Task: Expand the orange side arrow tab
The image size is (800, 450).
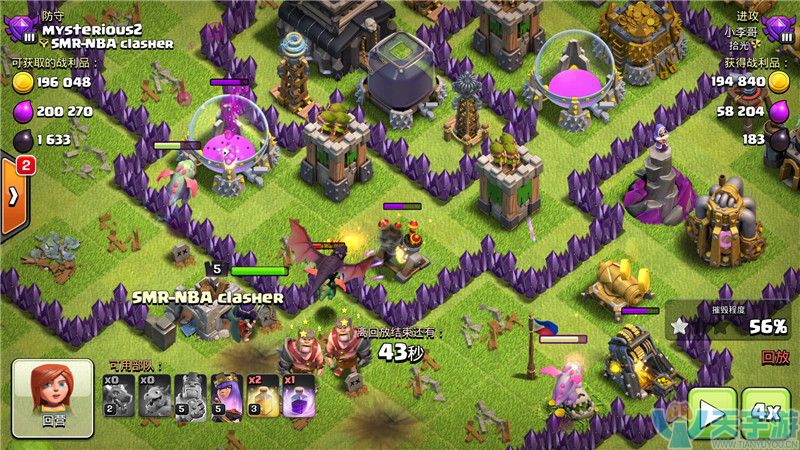Action: [x=14, y=195]
